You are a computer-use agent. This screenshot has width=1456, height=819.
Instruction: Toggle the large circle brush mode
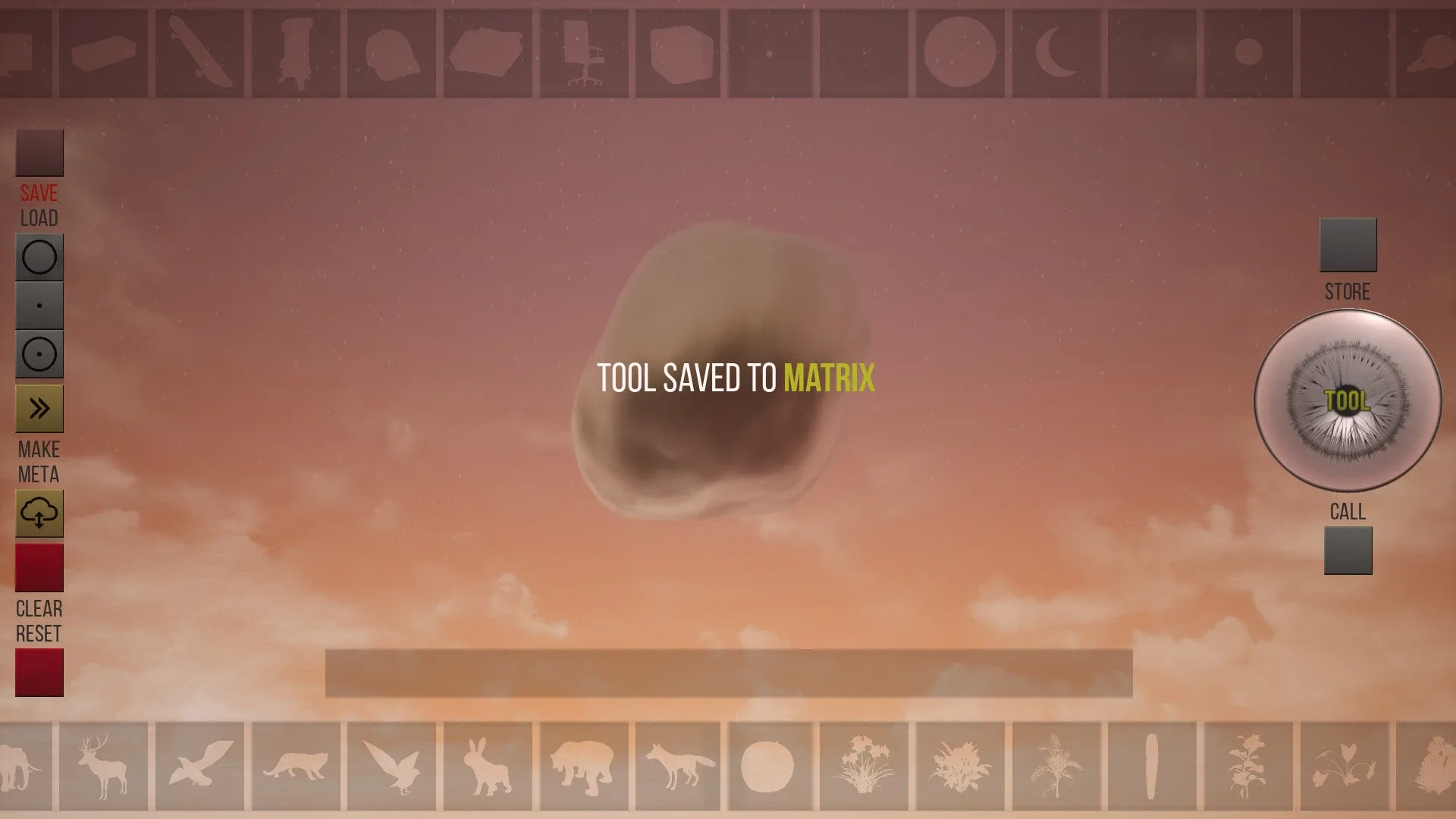click(x=39, y=256)
